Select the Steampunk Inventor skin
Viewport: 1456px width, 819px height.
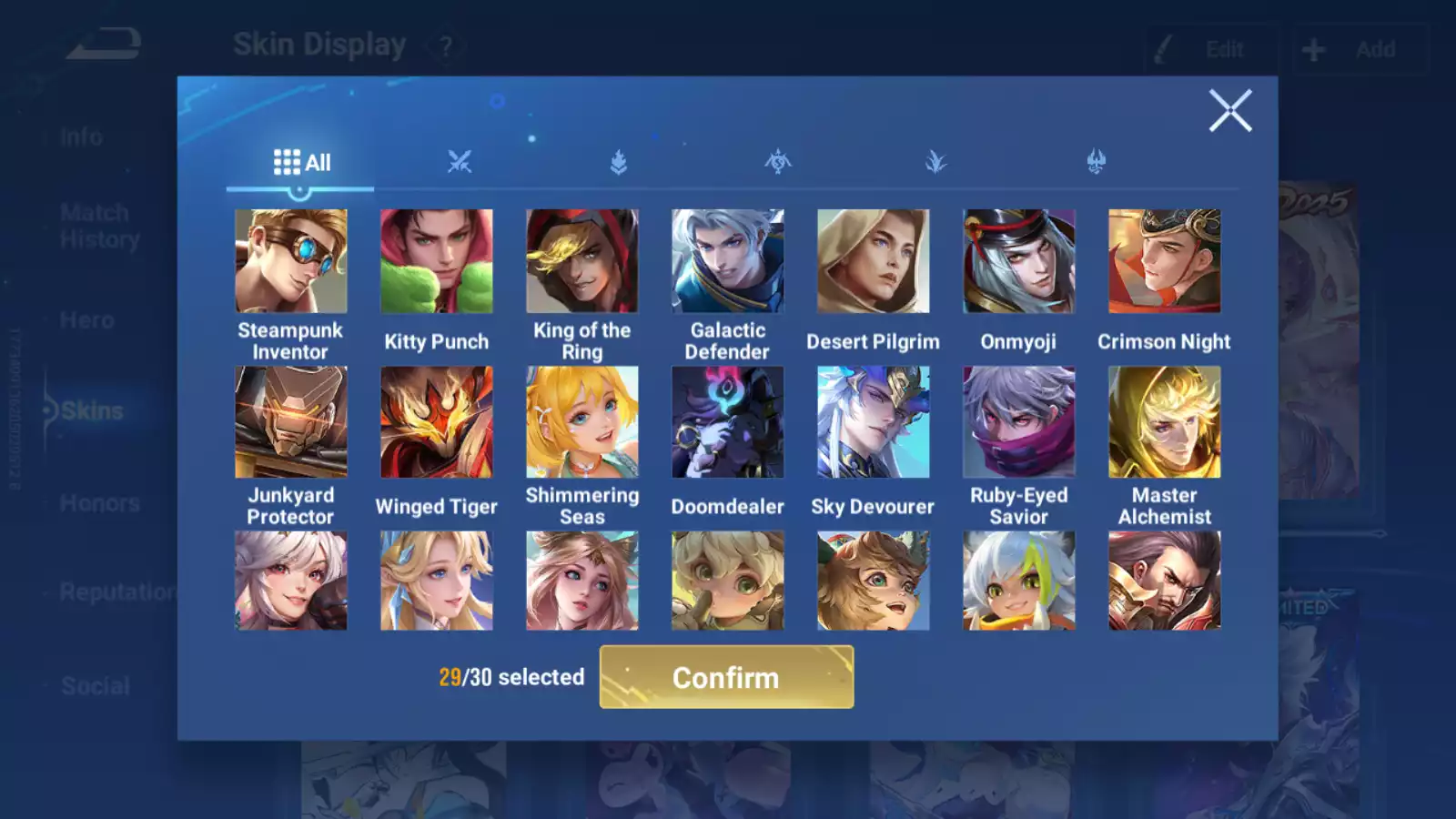tap(291, 262)
